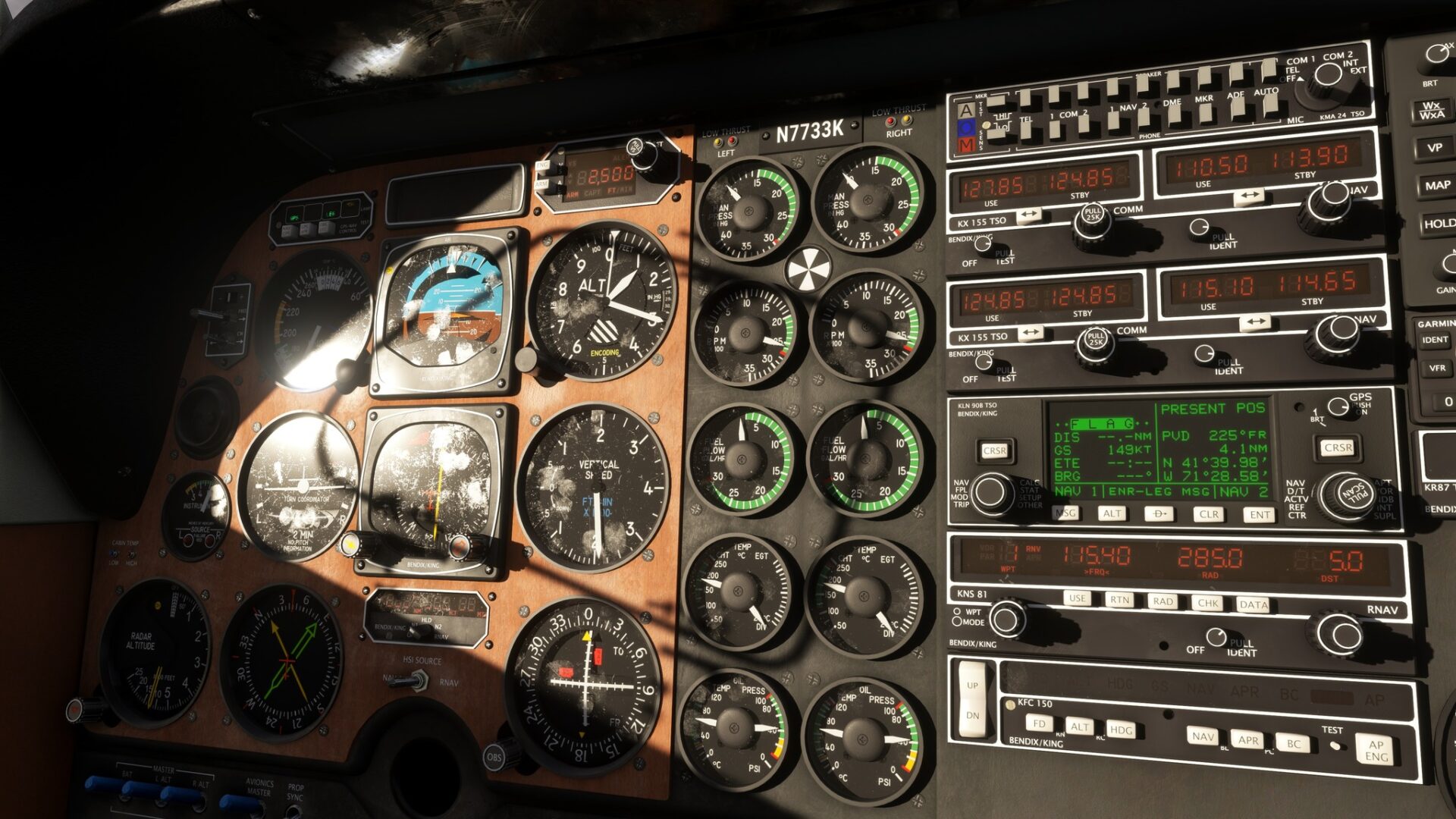The width and height of the screenshot is (1456, 819).
Task: Click the USE button on the KNS 81
Action: [1077, 598]
